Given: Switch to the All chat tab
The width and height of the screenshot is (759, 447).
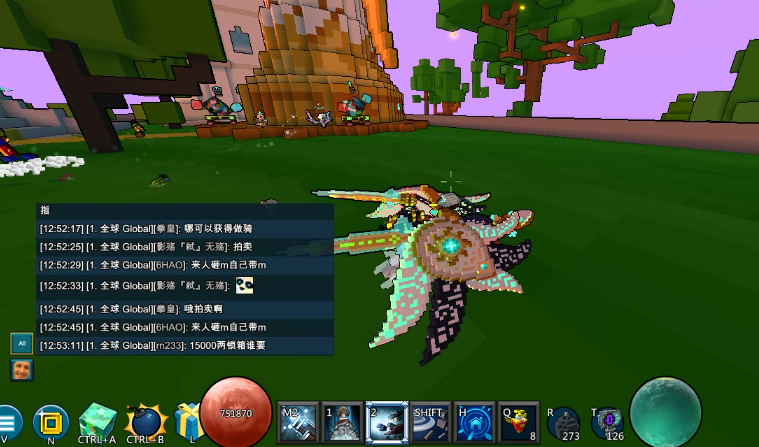Looking at the screenshot, I should [20, 343].
